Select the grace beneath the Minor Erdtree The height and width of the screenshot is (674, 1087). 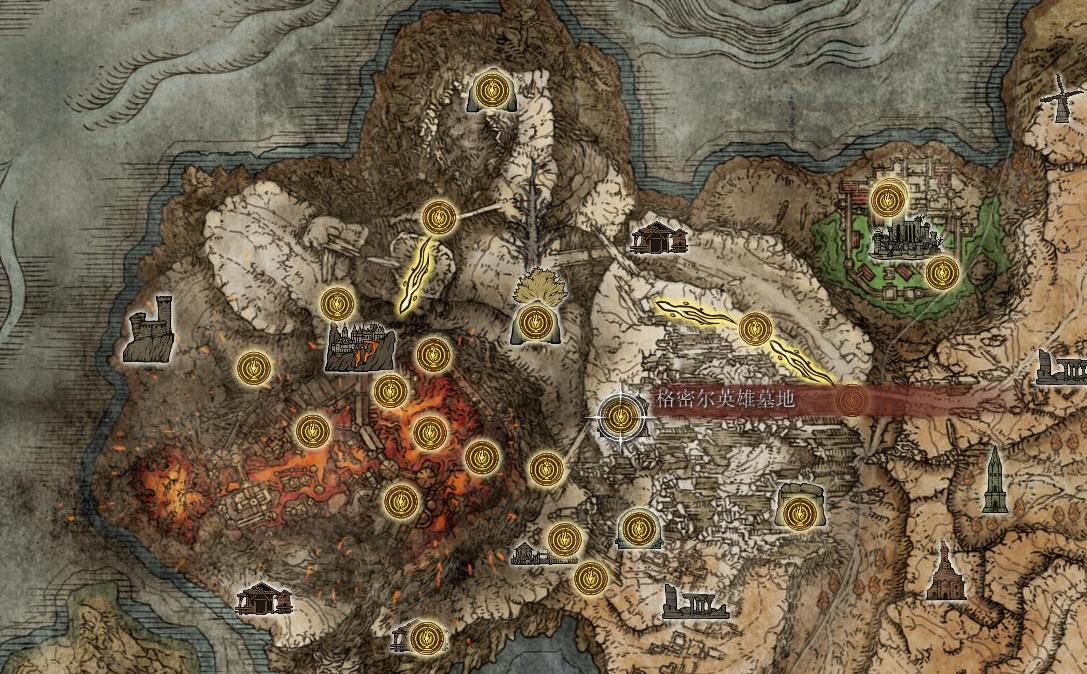[x=532, y=323]
